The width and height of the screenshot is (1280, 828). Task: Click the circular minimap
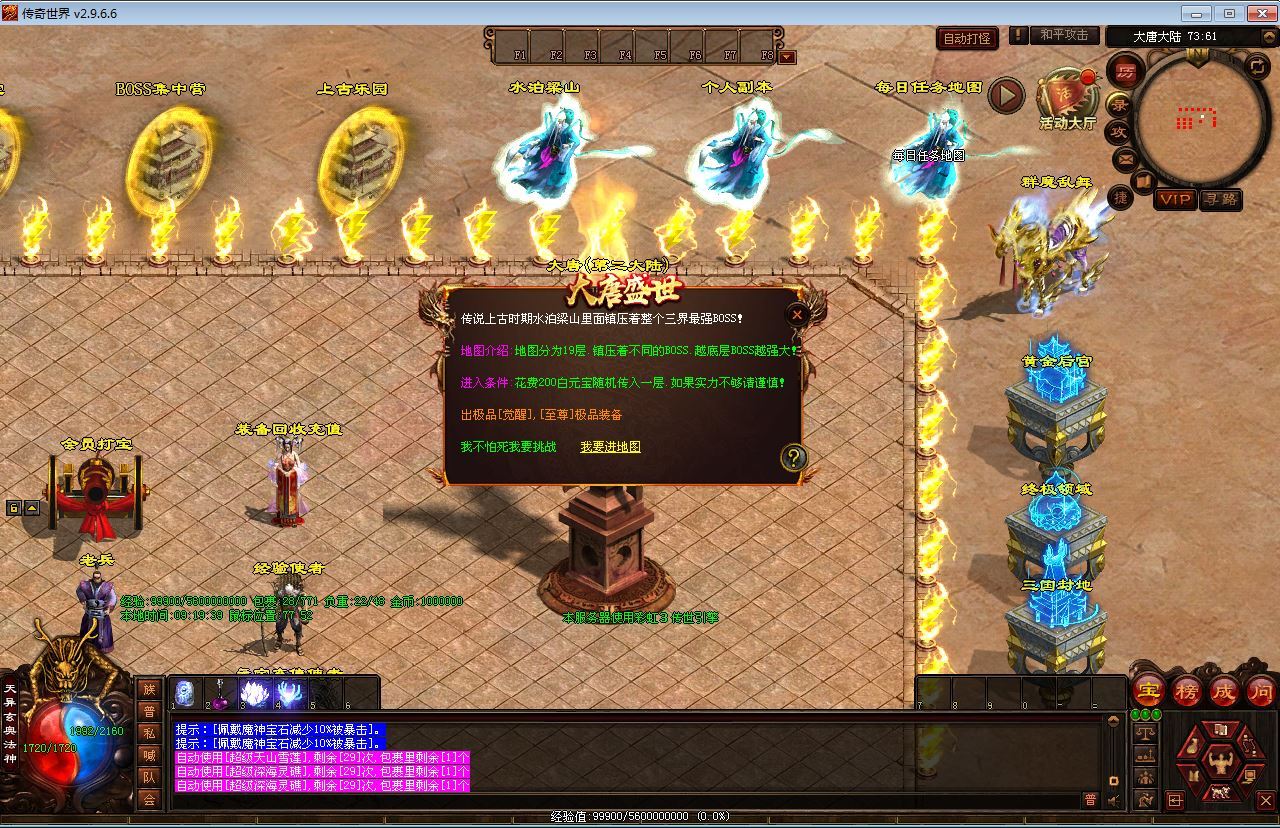point(1196,119)
